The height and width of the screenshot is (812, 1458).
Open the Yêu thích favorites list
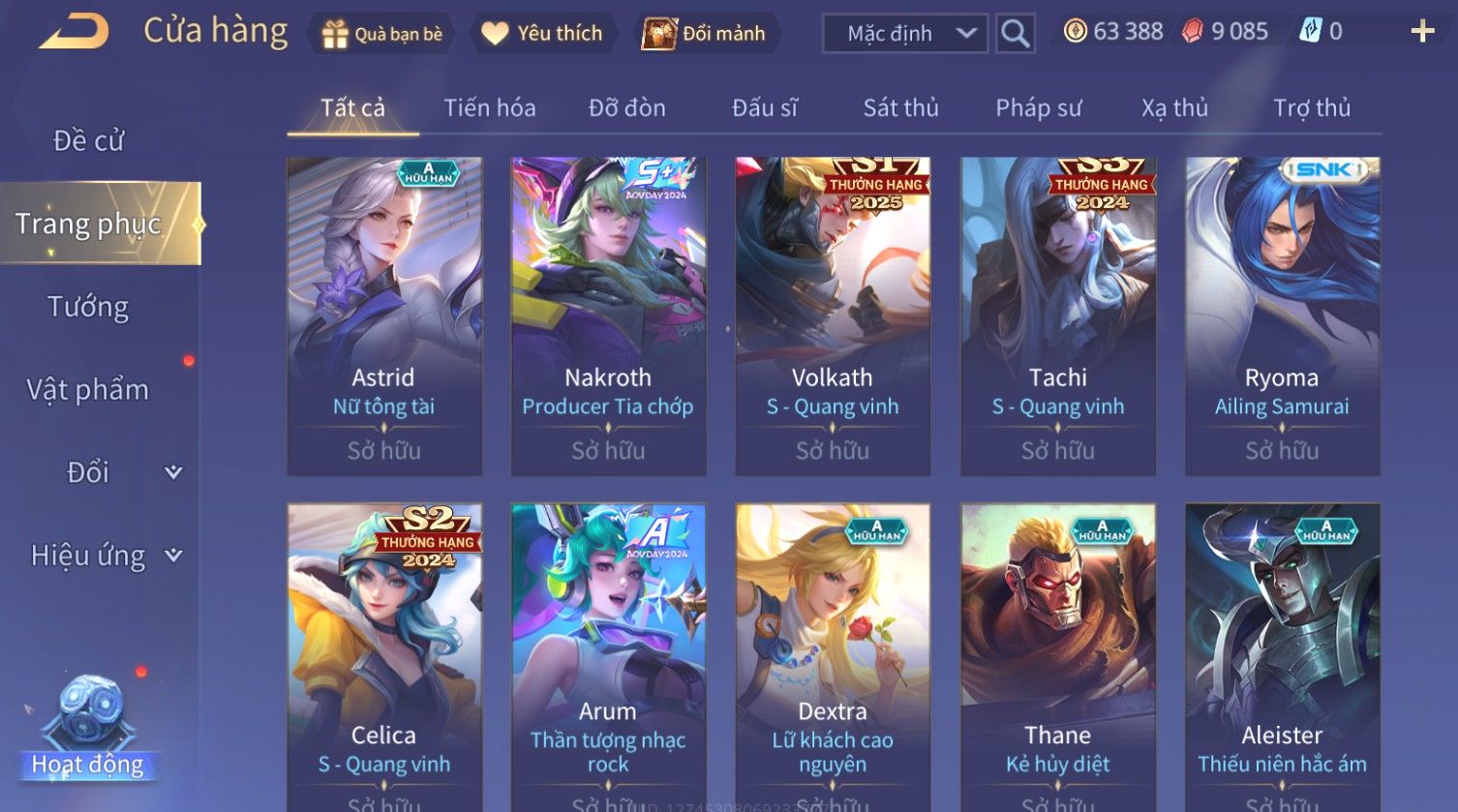[542, 34]
